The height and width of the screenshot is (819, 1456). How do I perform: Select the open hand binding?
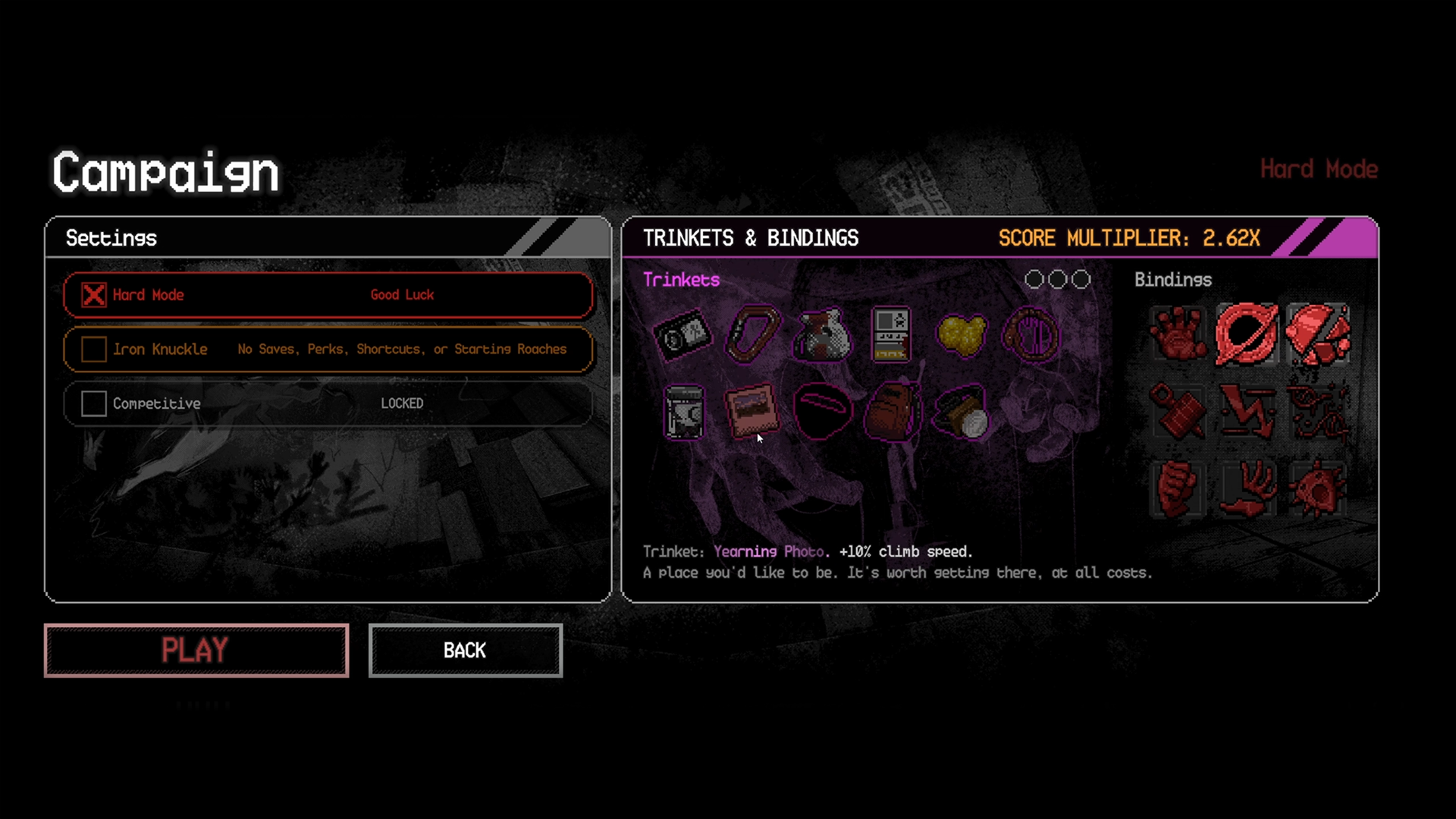(1177, 334)
